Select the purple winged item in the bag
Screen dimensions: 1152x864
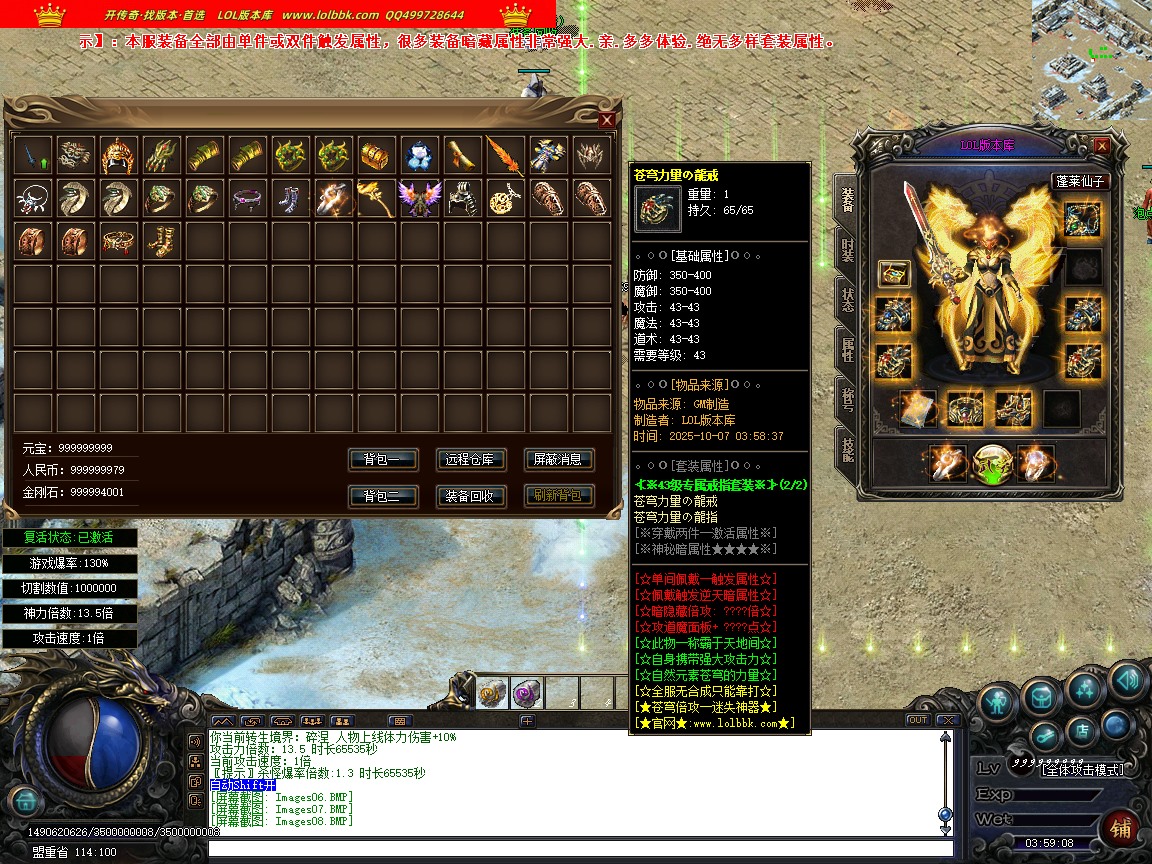click(x=419, y=198)
